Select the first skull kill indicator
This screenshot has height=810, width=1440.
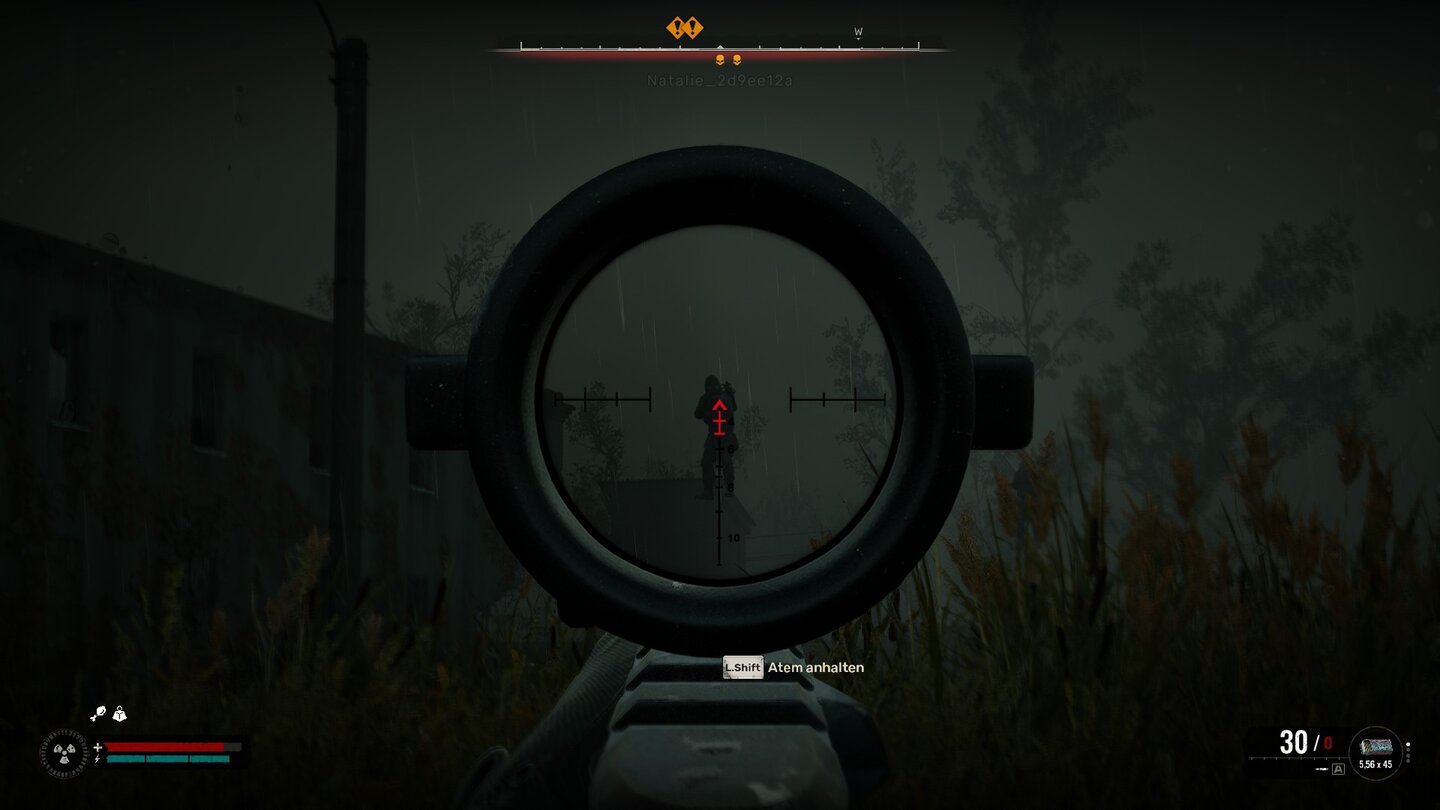pos(720,59)
